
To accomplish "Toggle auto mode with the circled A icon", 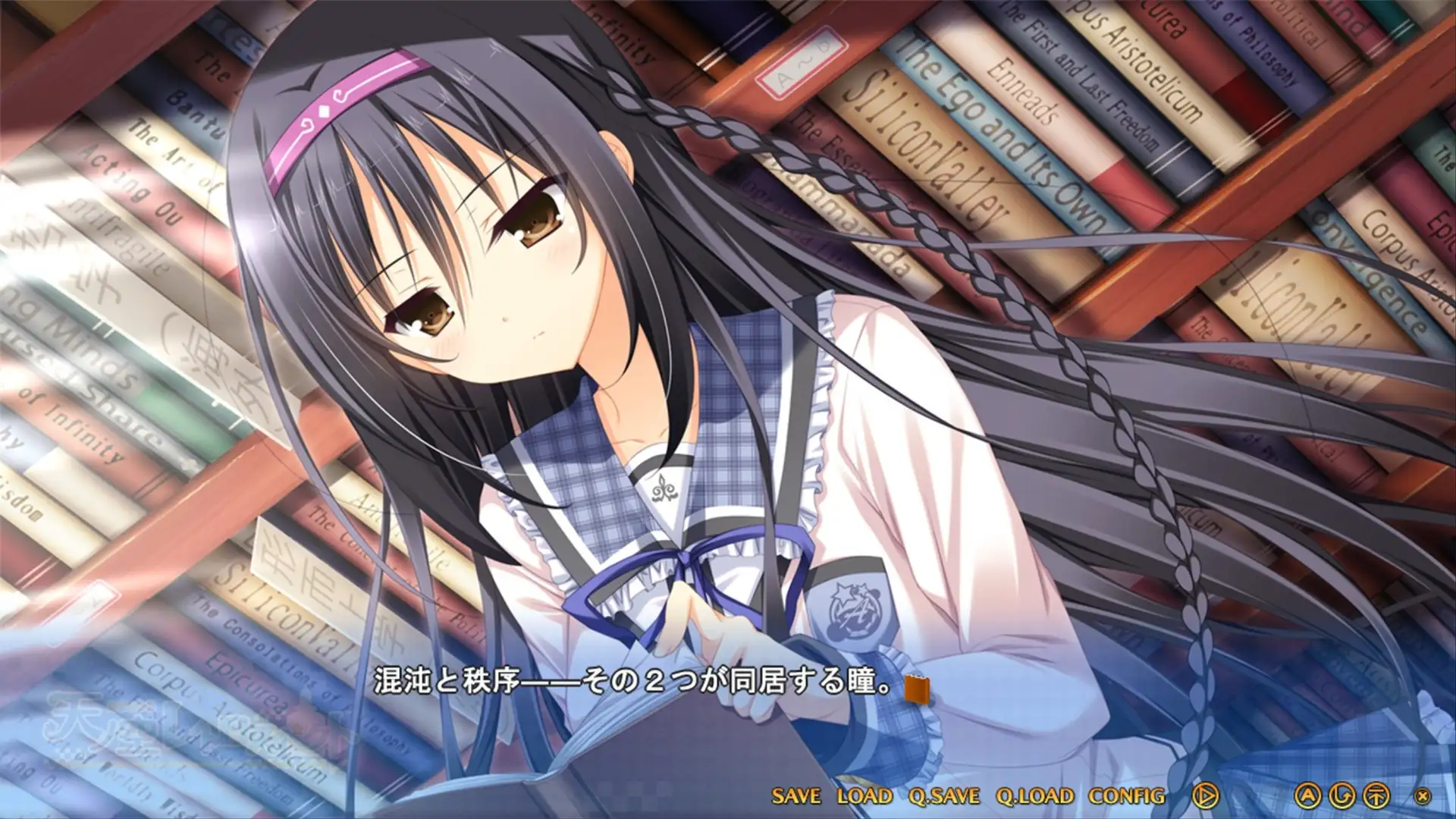I will click(x=1307, y=796).
